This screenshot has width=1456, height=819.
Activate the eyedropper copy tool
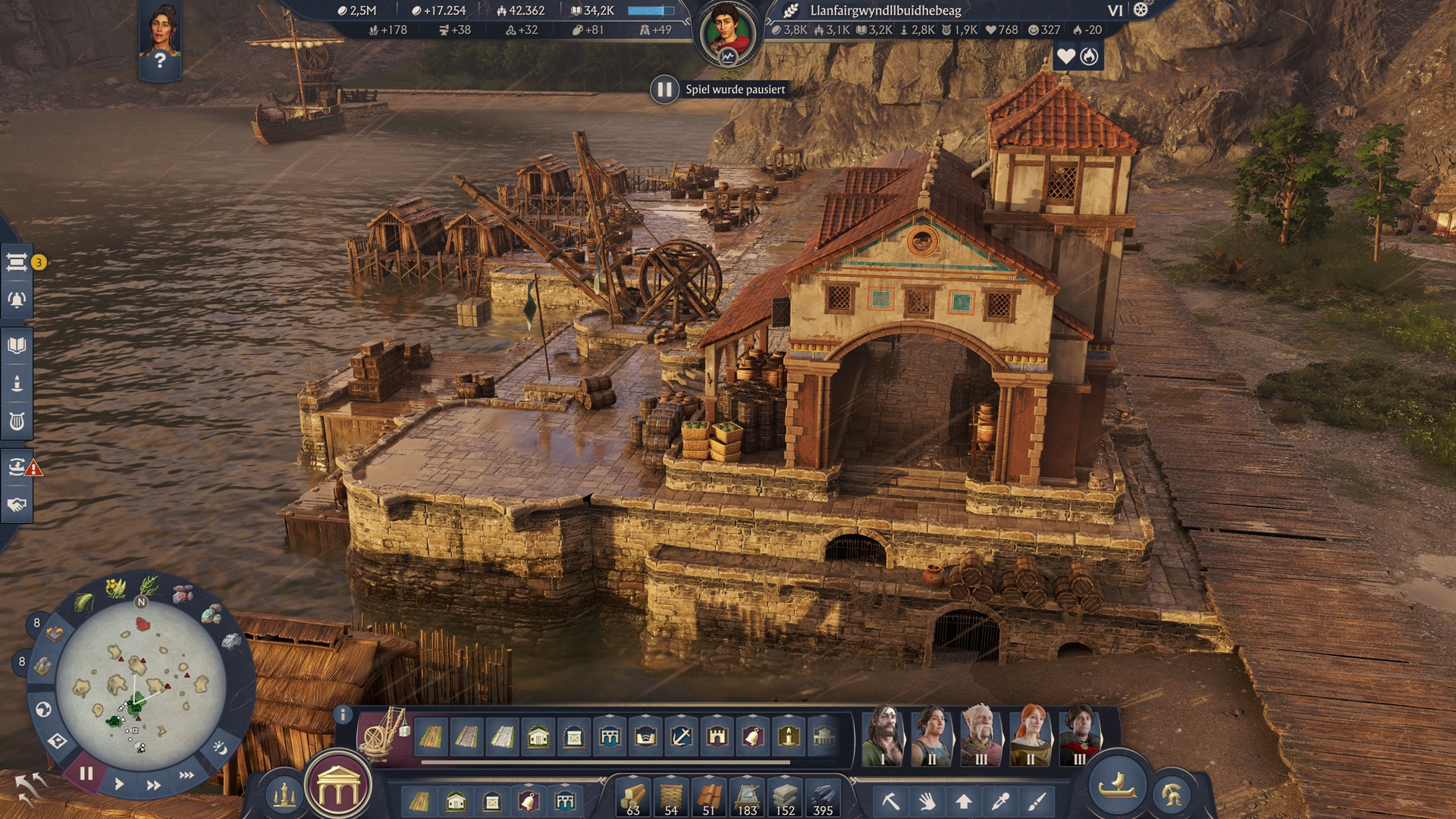click(1000, 801)
